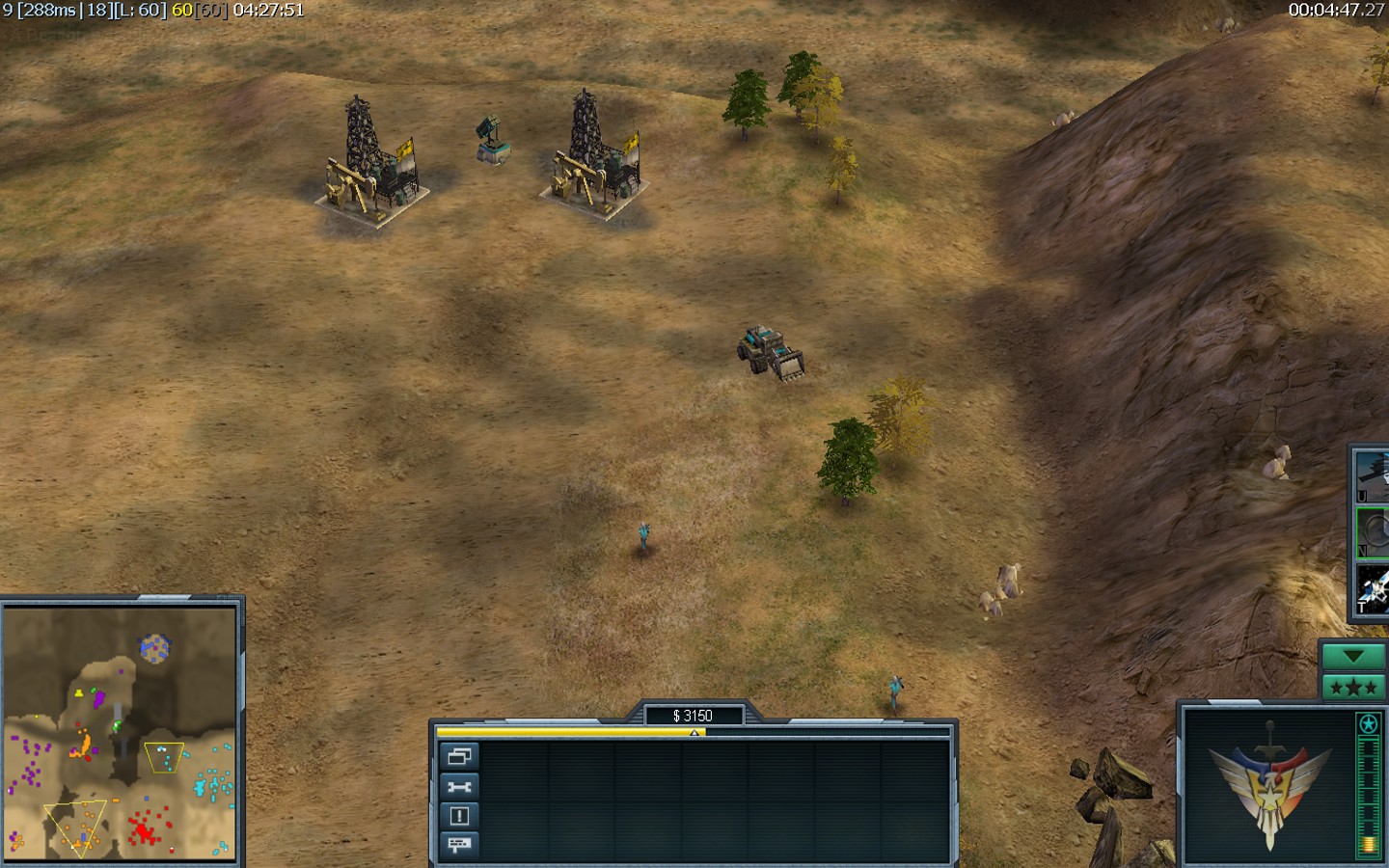
Task: Toggle the green down-arrow collapse button
Action: point(1353,657)
